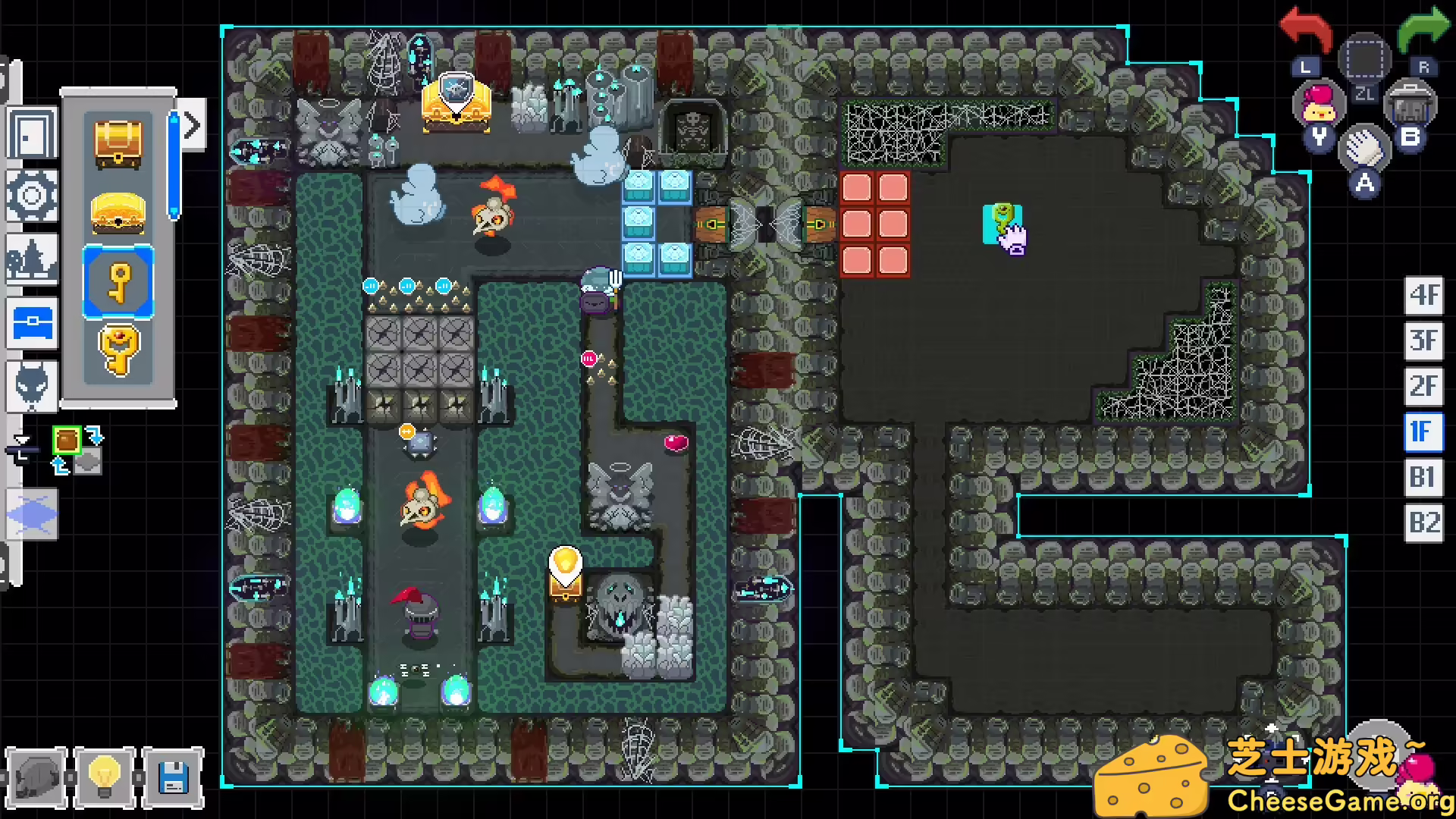Select the golden opened chest item

(118, 213)
